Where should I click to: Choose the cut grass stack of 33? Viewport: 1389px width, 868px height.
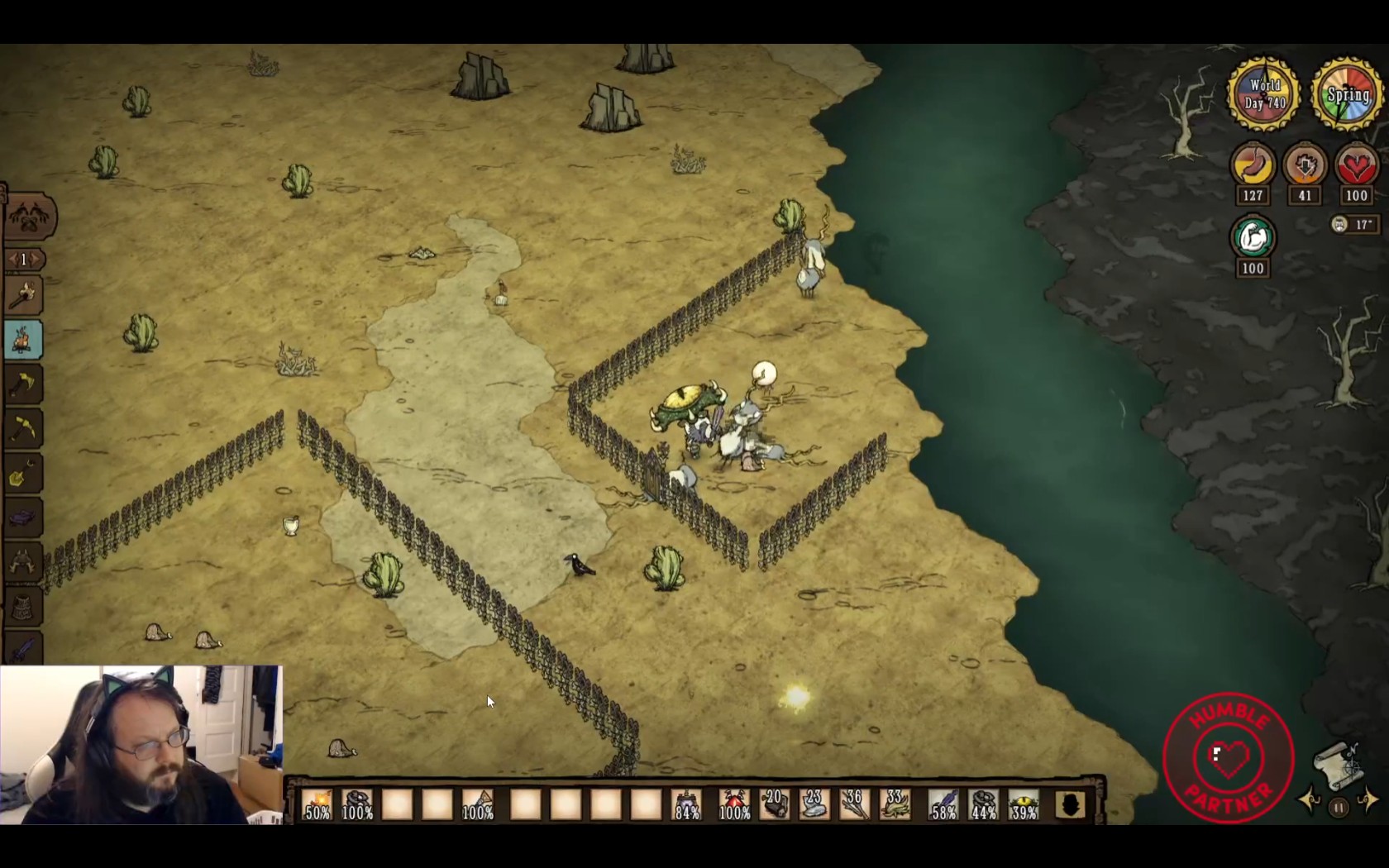point(895,804)
